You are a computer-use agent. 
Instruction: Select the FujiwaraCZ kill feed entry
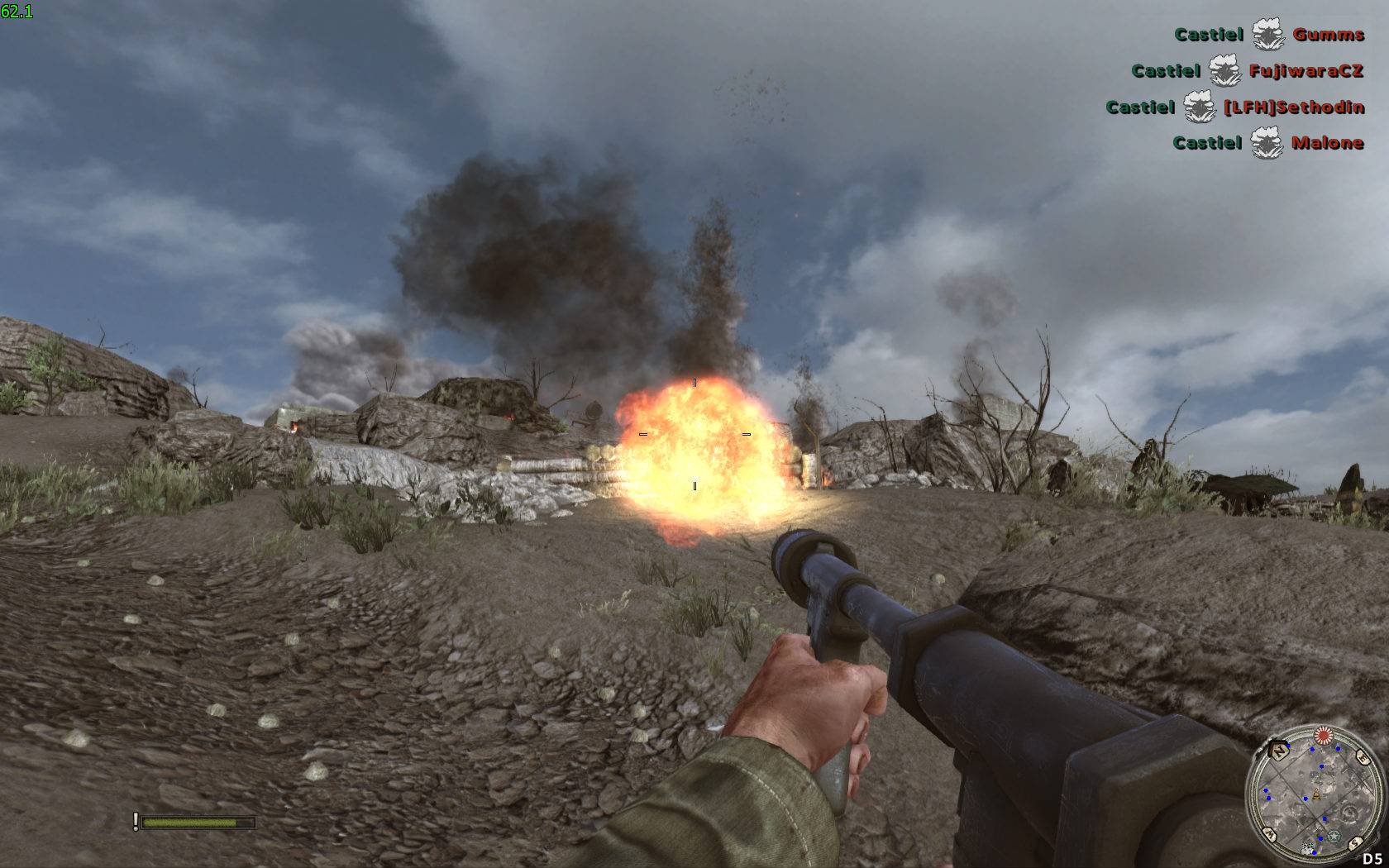point(1306,71)
